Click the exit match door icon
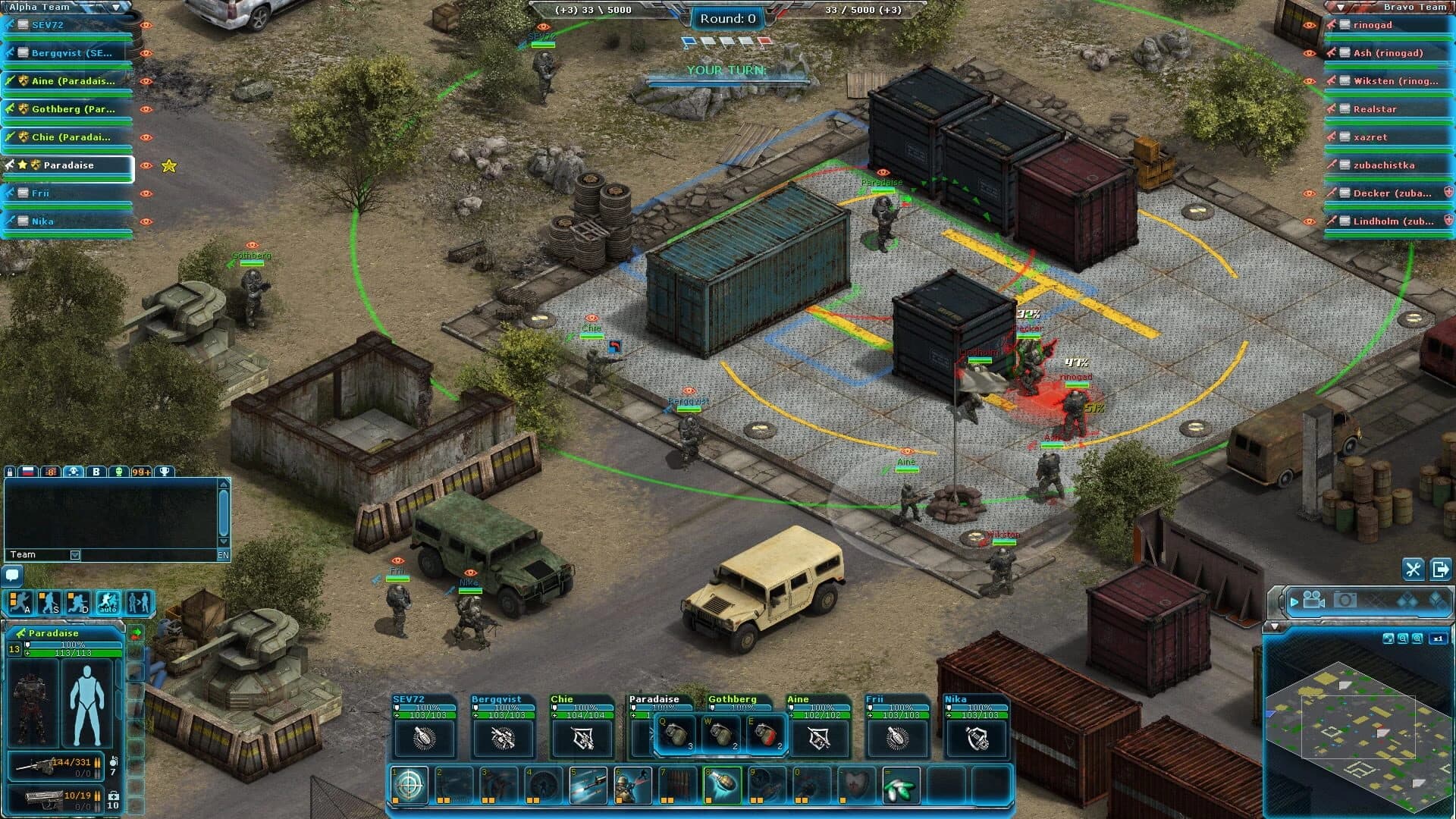The width and height of the screenshot is (1456, 819). tap(1441, 570)
